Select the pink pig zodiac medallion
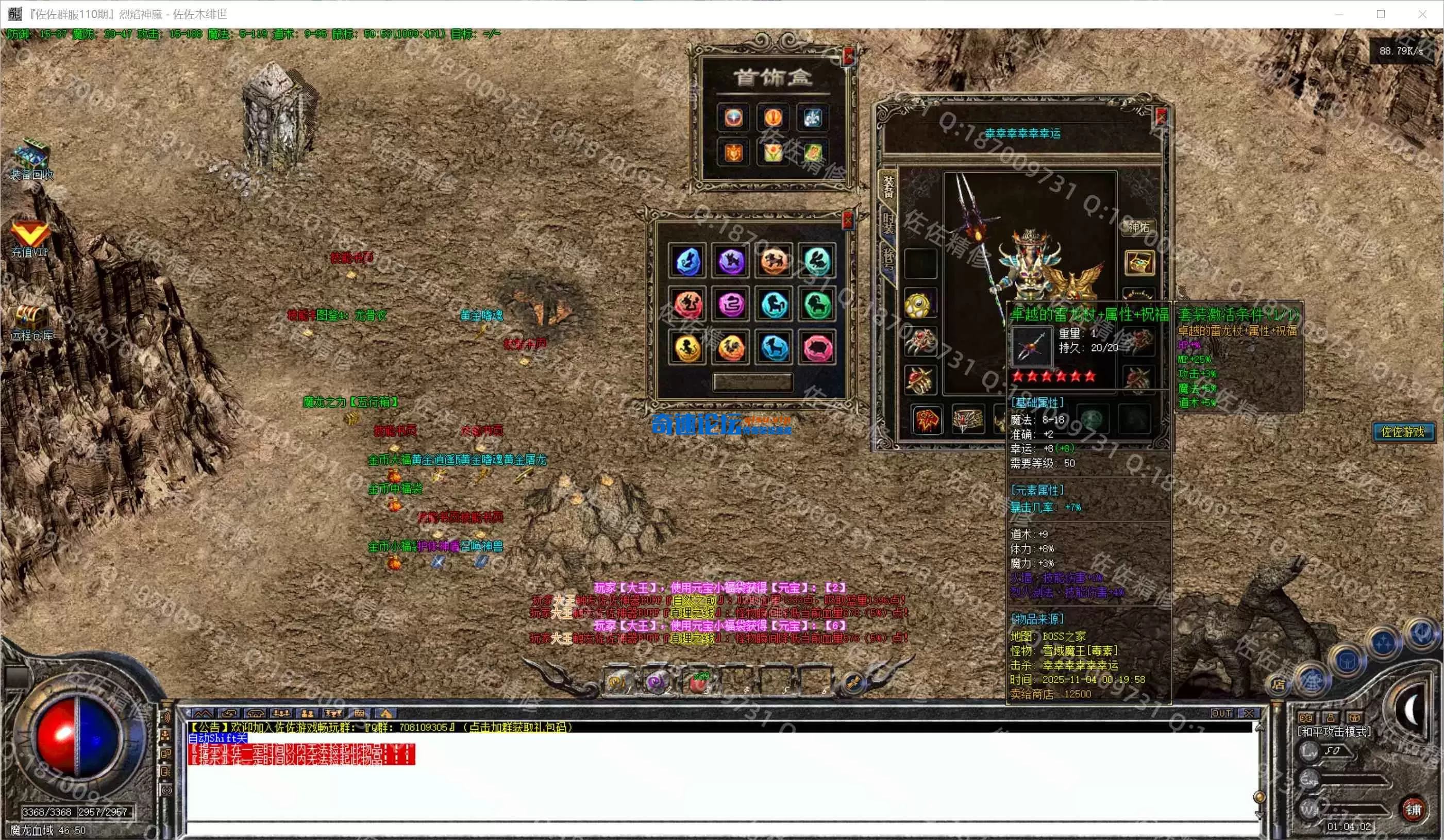Screen dimensions: 1444x840 tap(817, 348)
